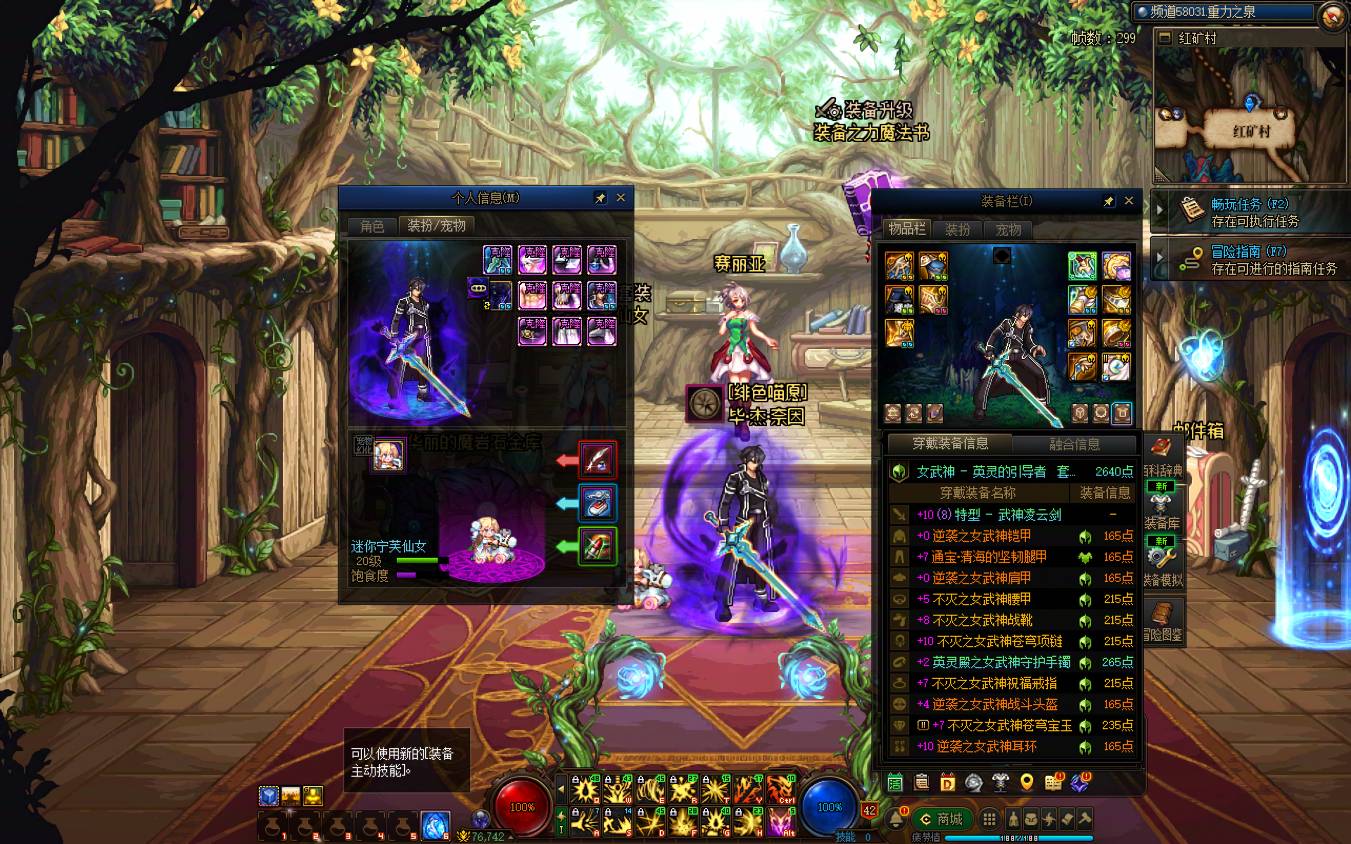Close the 装备栏 window
The width and height of the screenshot is (1351, 844).
1129,201
